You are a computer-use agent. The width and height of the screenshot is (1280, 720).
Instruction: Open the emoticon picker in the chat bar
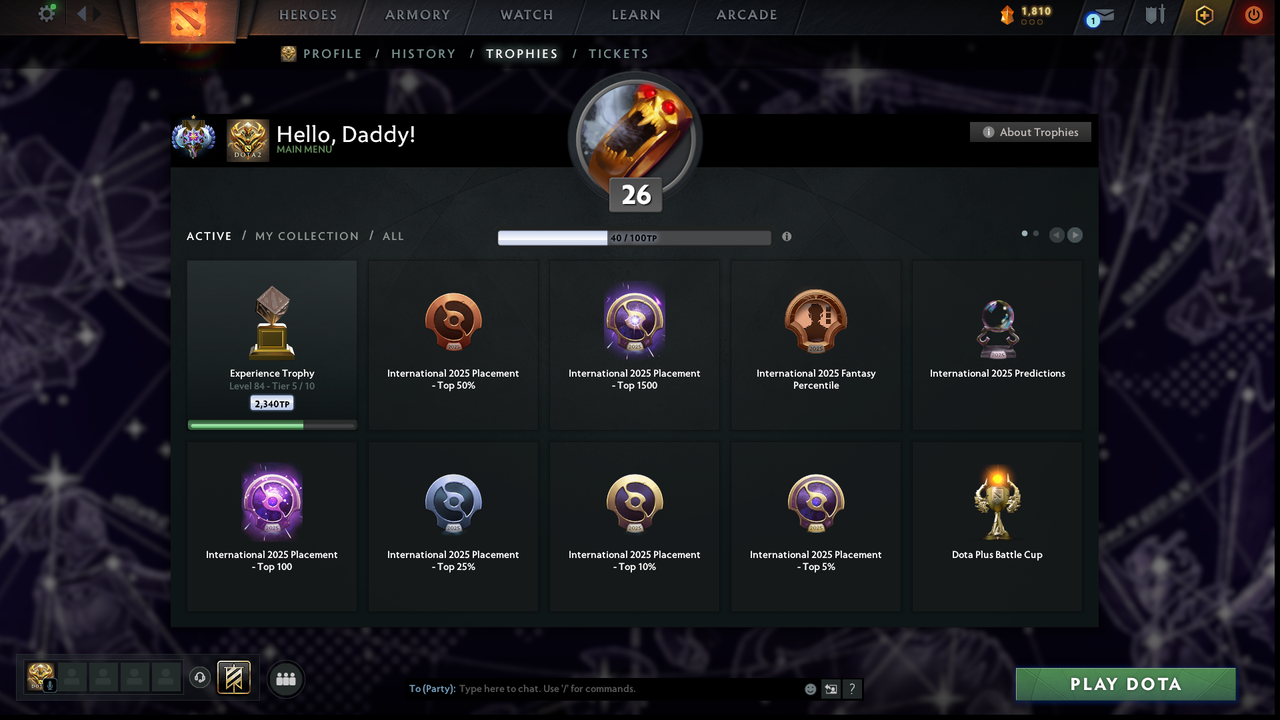809,689
